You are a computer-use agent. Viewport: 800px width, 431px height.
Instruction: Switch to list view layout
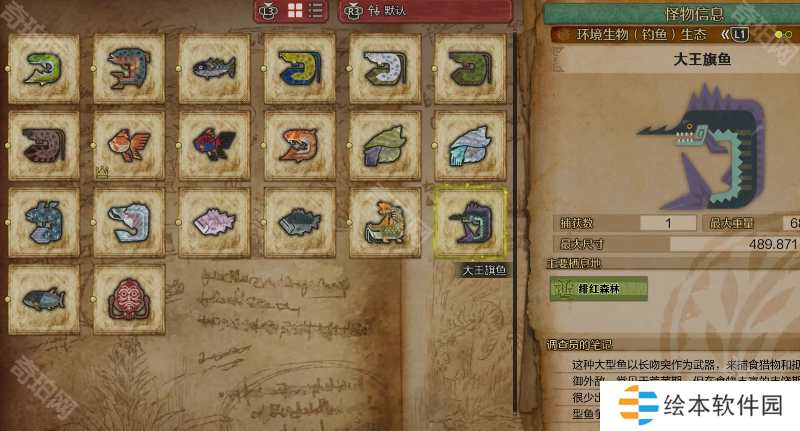[x=316, y=11]
